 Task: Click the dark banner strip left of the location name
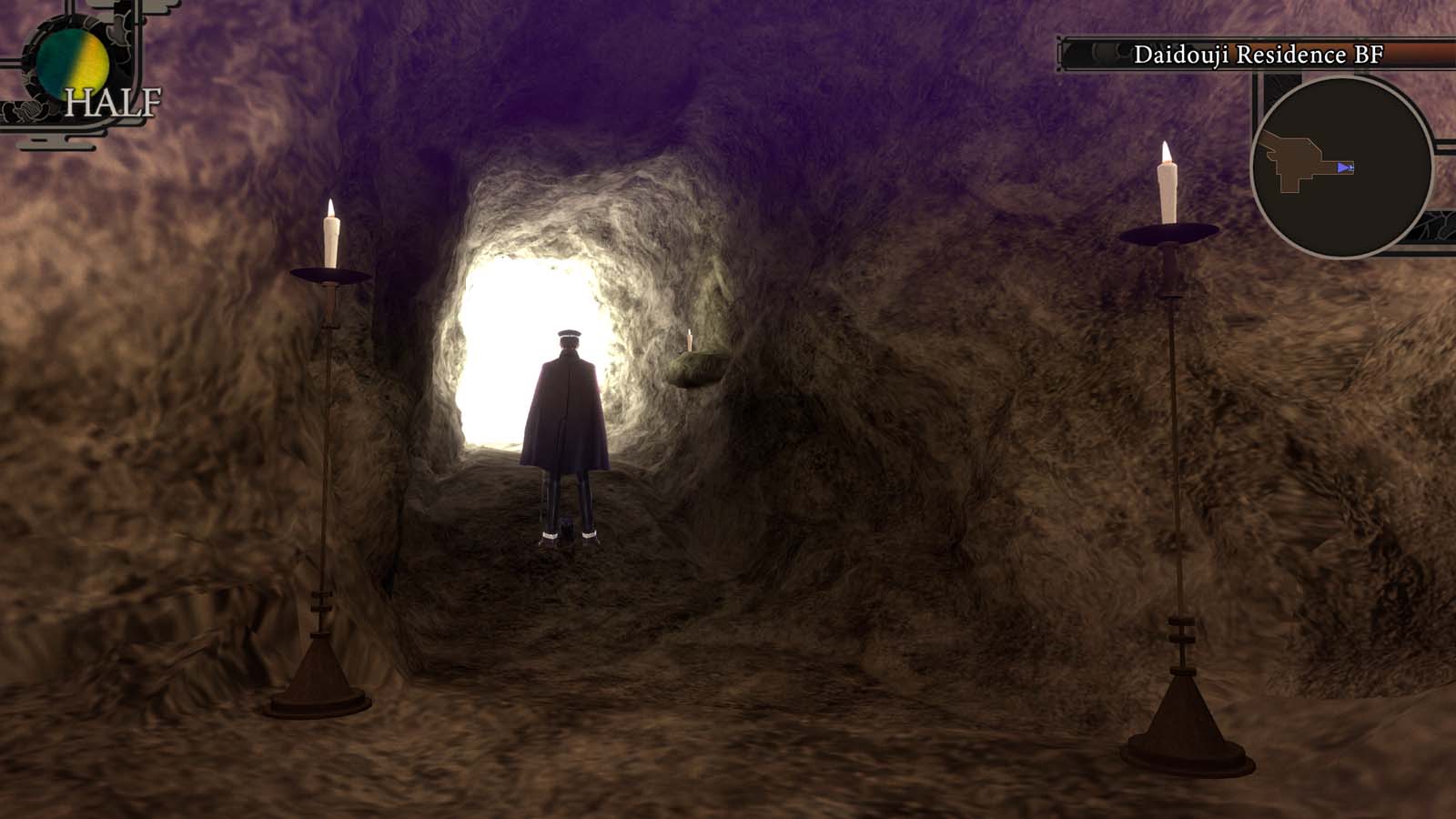coord(1092,55)
